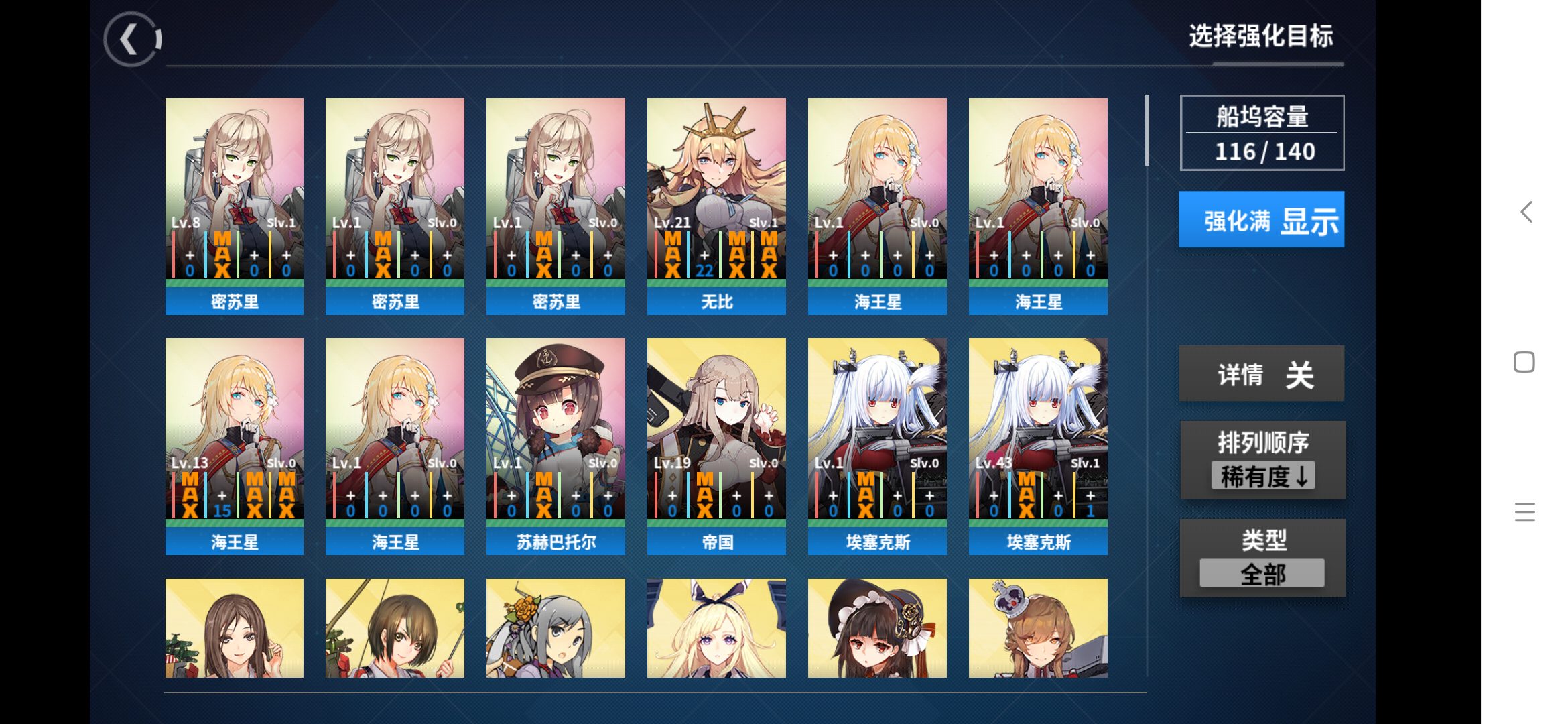Select the grey-haired girl with orange flower card
Image resolution: width=1568 pixels, height=724 pixels.
pyautogui.click(x=556, y=628)
